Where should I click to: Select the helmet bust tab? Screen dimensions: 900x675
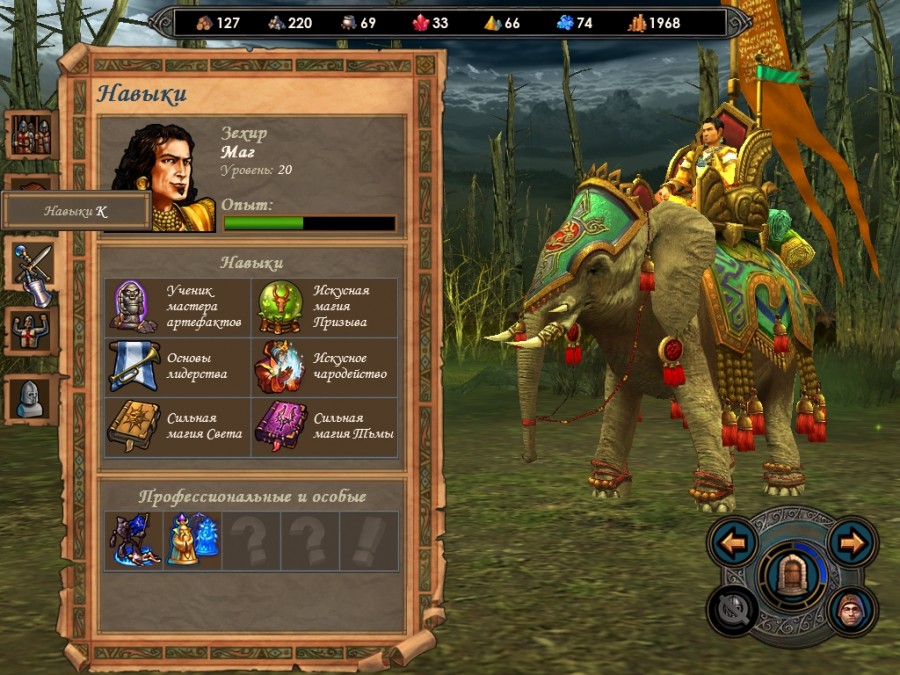click(31, 398)
